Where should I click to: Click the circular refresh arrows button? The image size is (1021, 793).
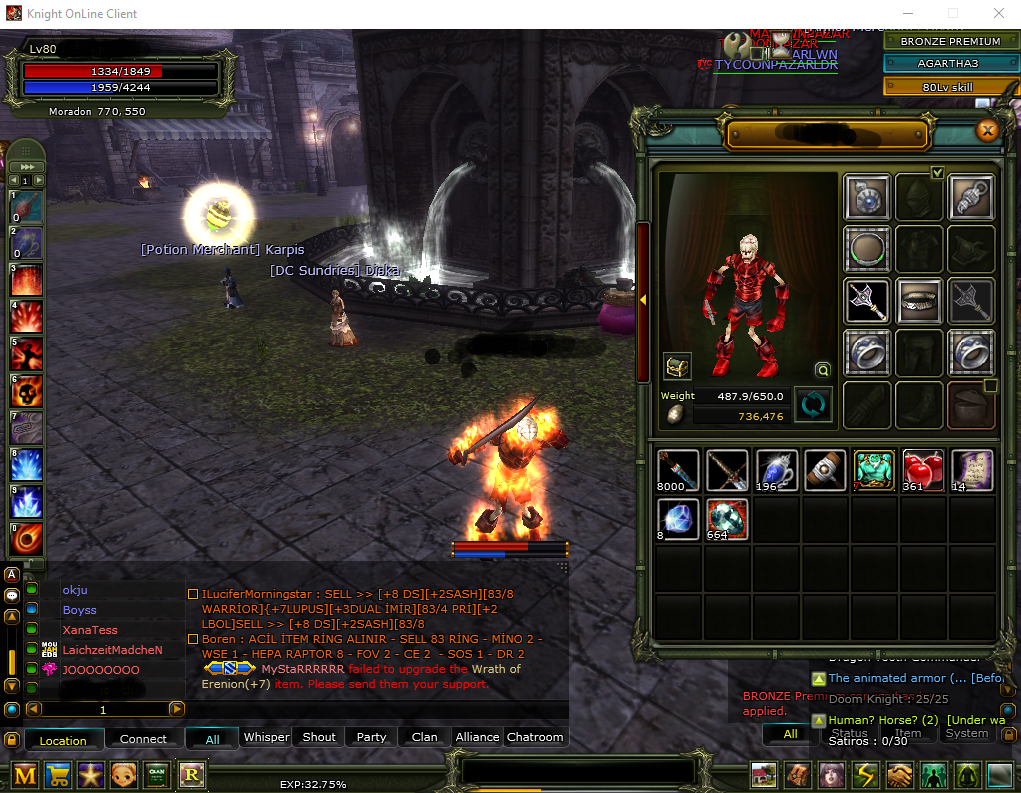[813, 405]
